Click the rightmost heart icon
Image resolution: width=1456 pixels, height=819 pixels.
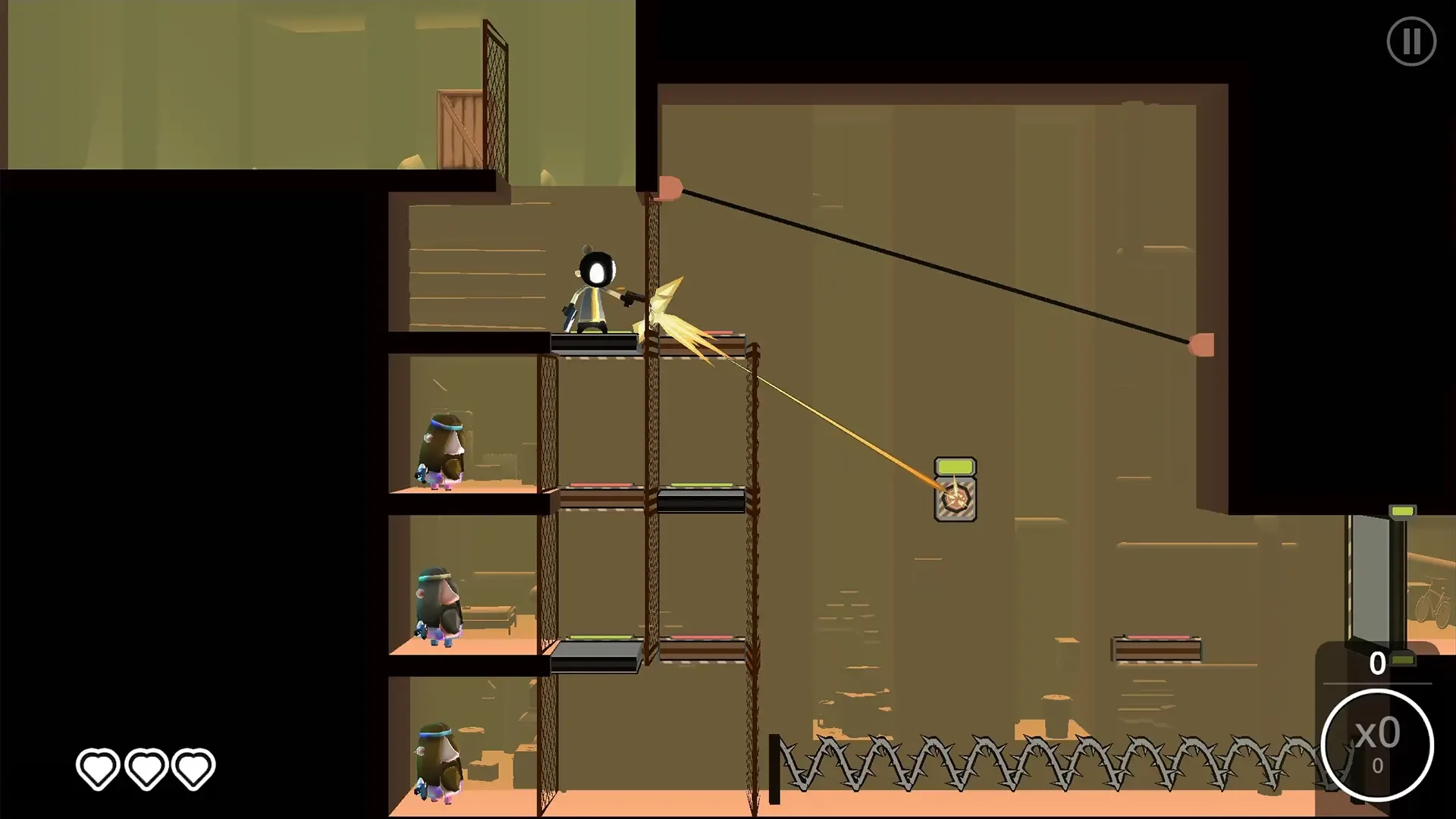click(x=194, y=767)
